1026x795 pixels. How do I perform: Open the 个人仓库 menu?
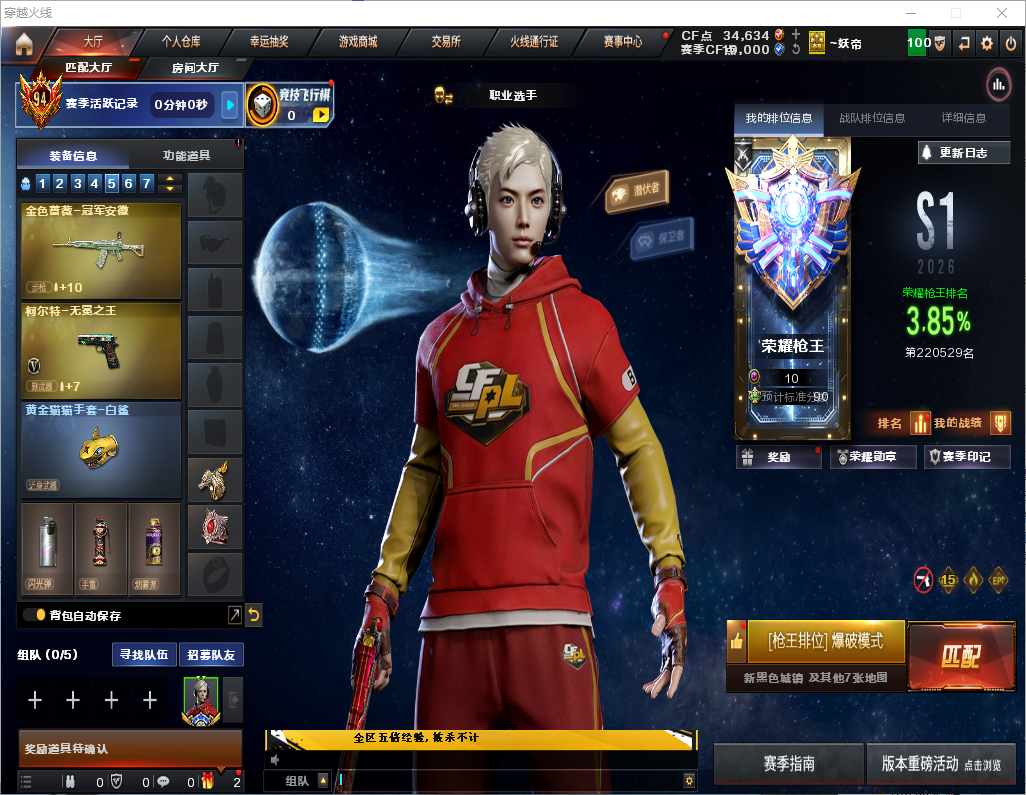click(181, 42)
